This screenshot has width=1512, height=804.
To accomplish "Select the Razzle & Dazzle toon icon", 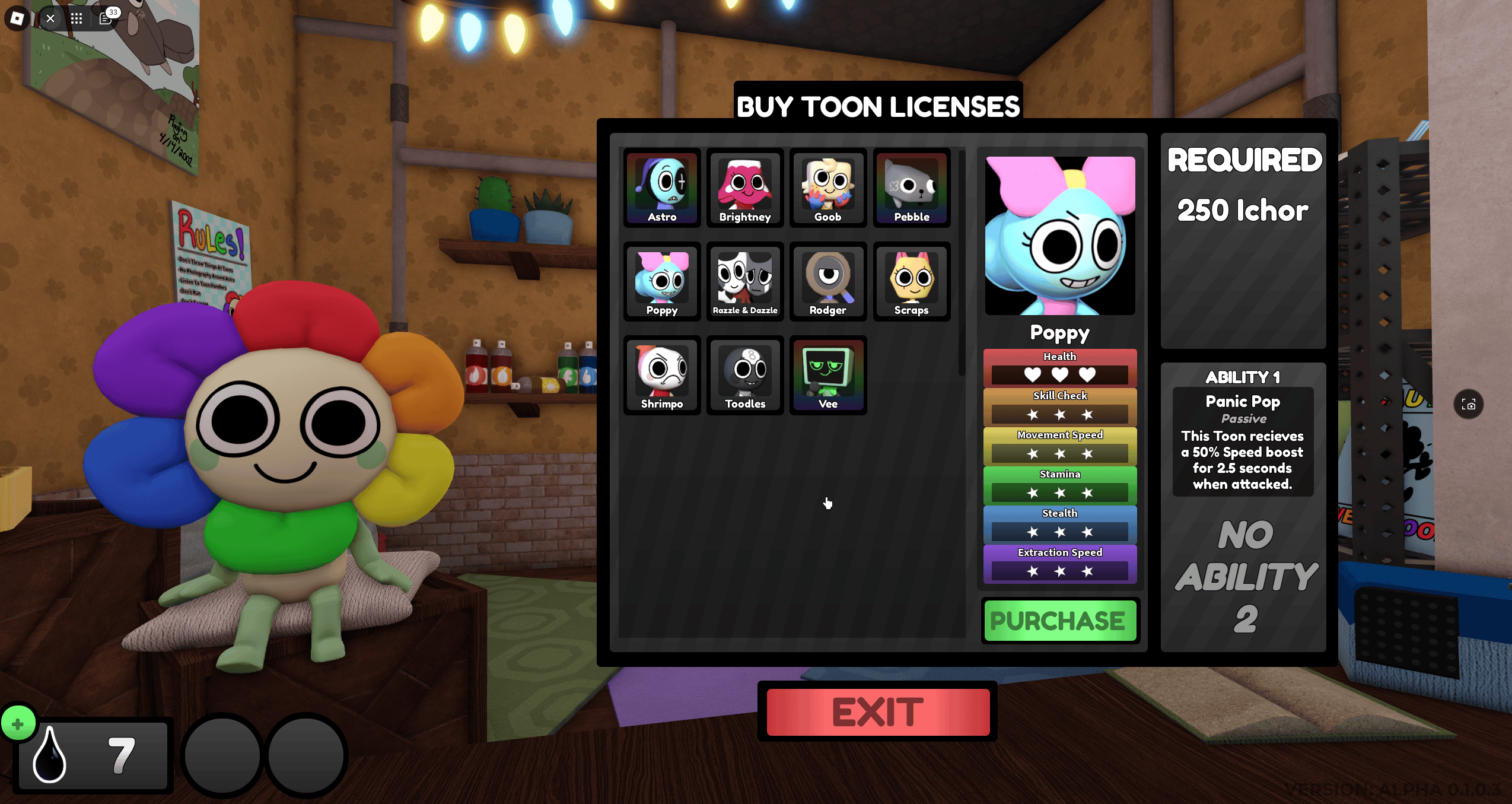I will 744,281.
